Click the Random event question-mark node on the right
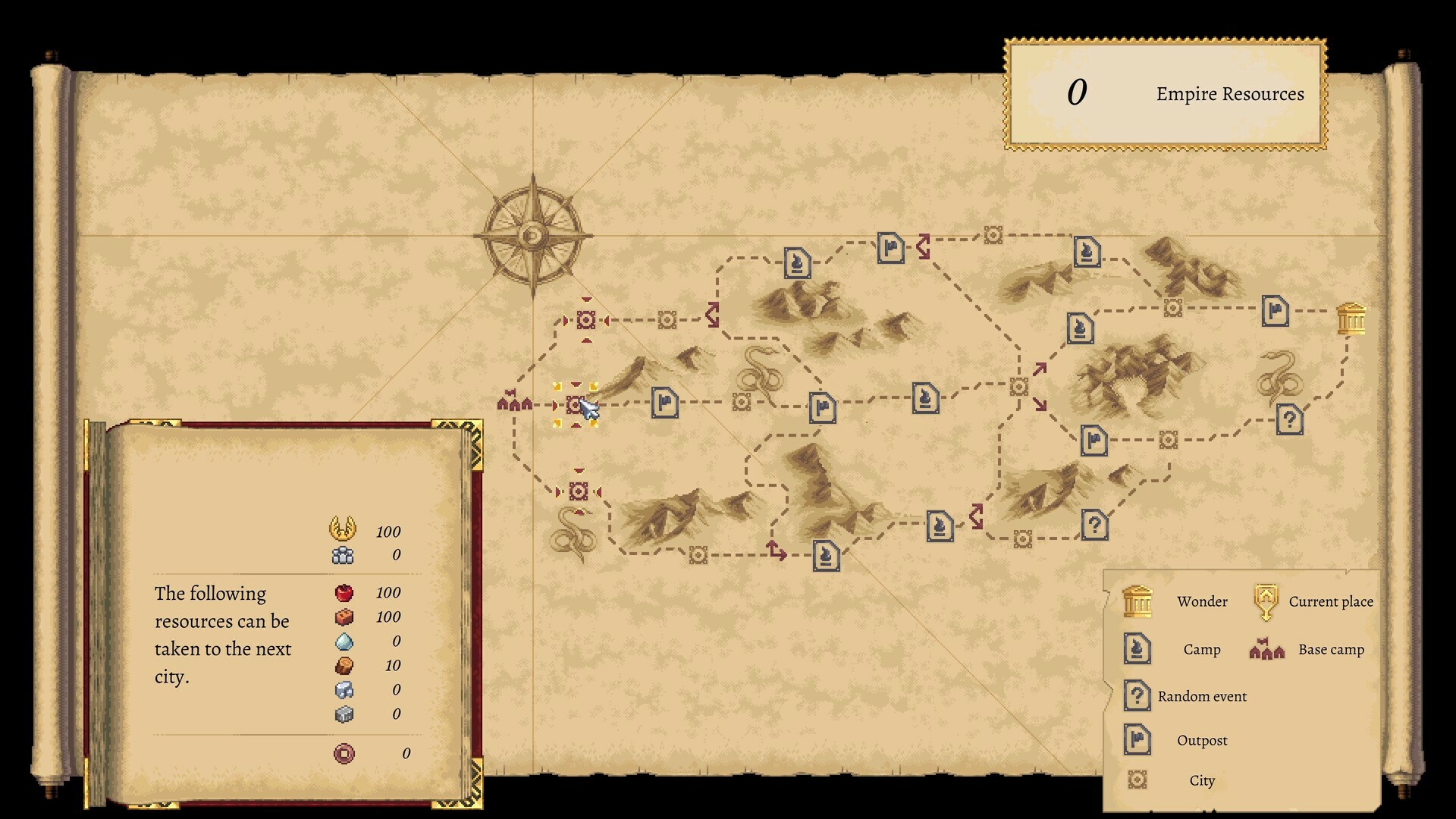Screen dimensions: 1456x819 [x=1291, y=420]
